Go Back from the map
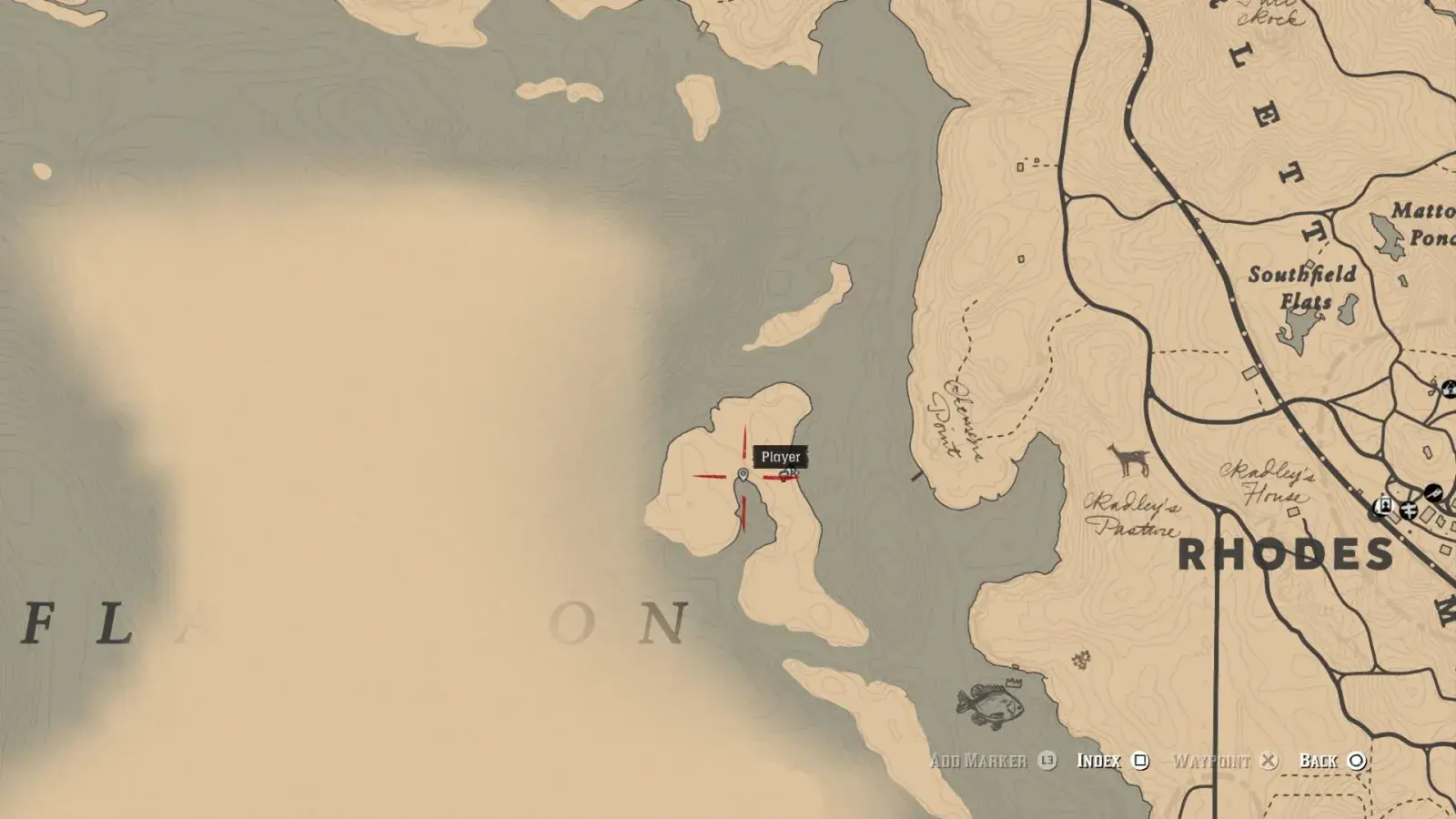Image resolution: width=1456 pixels, height=819 pixels. point(1332,761)
